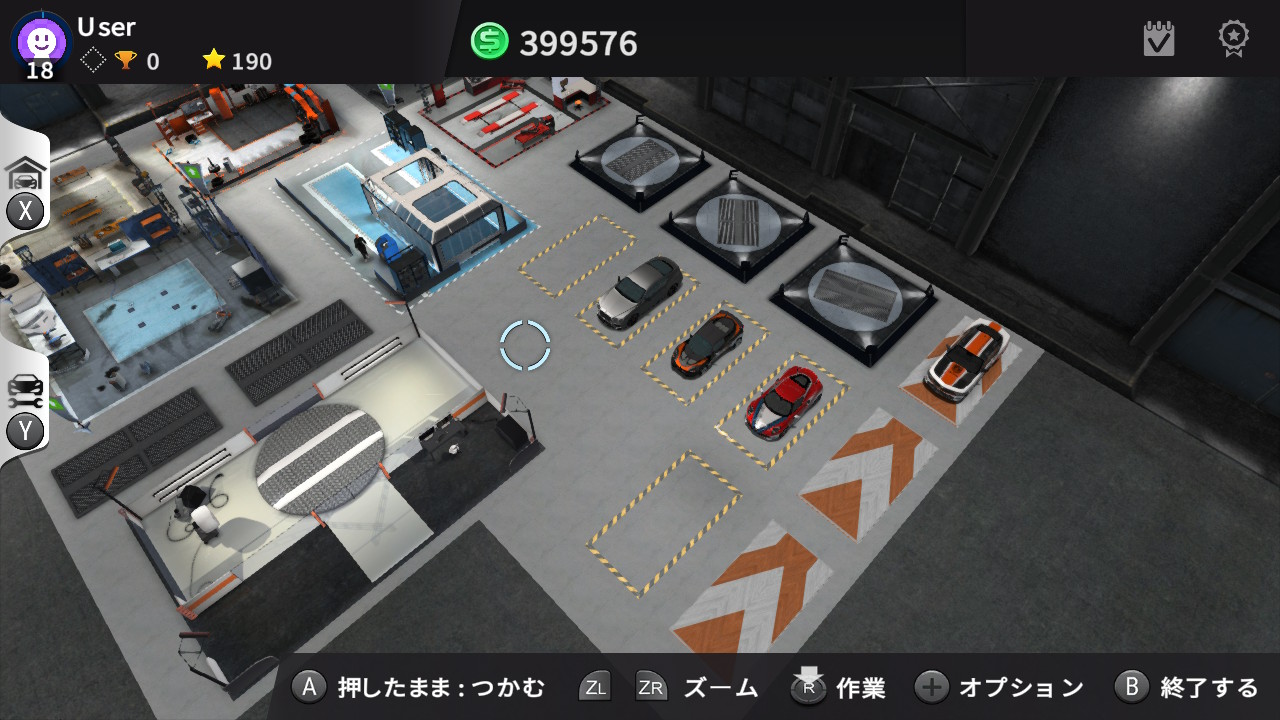Open the purple smiley player profile avatar
Viewport: 1280px width, 720px height.
(42, 40)
